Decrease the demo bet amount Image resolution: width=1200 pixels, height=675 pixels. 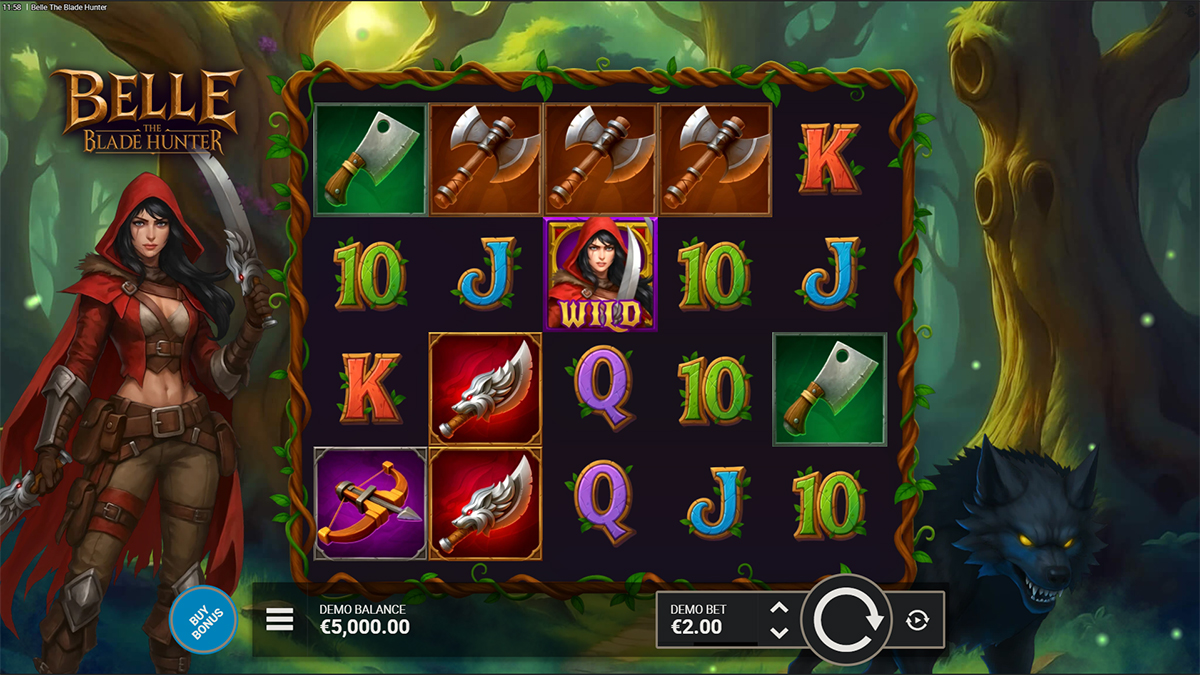tap(780, 632)
